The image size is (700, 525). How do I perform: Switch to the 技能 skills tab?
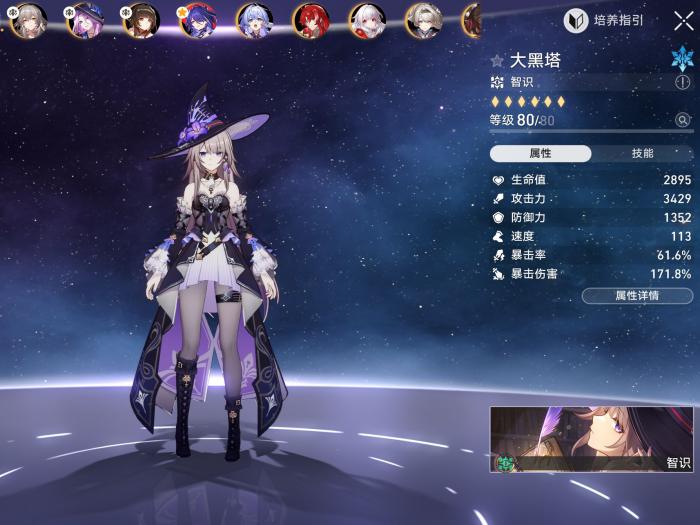642,153
